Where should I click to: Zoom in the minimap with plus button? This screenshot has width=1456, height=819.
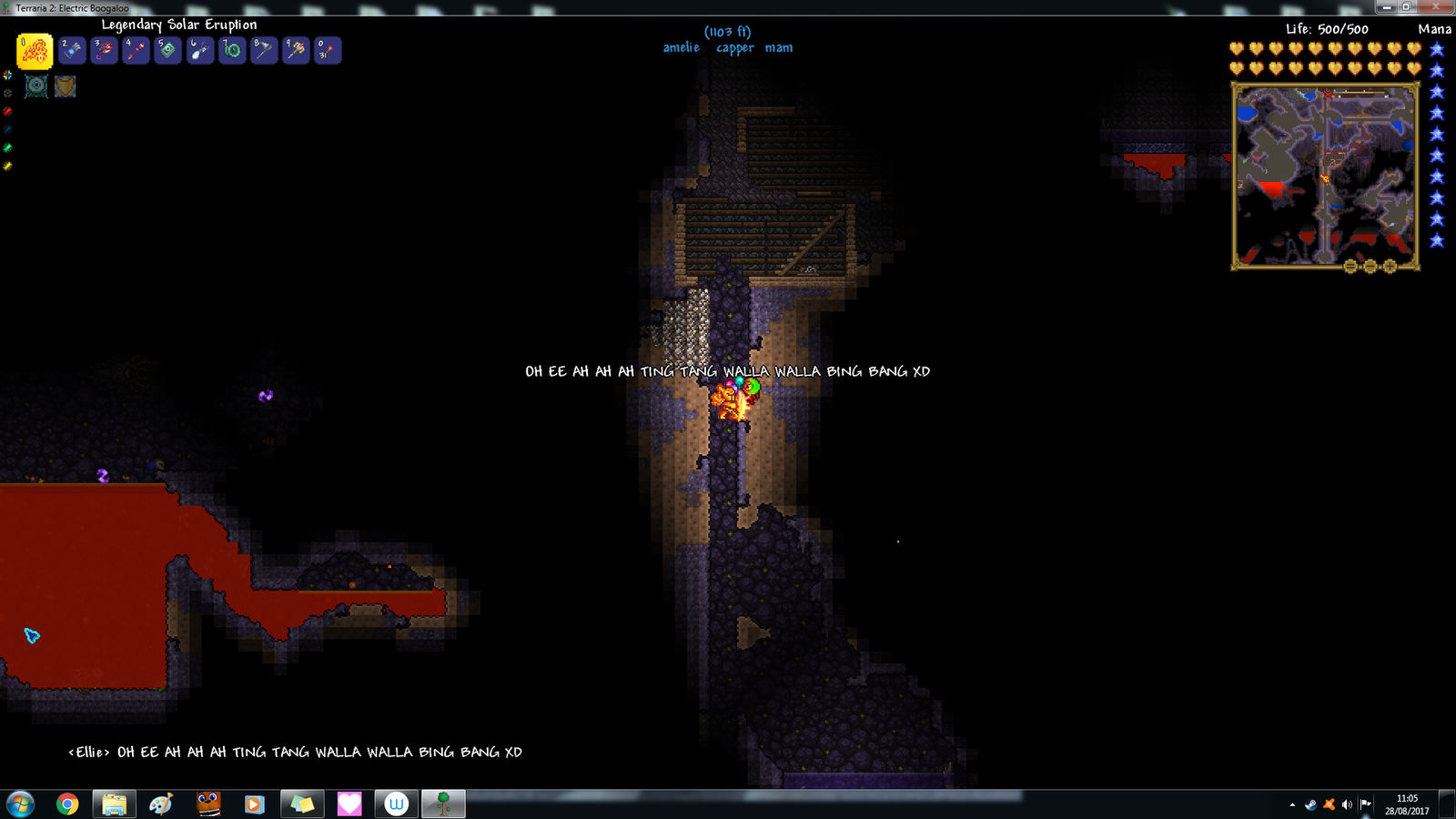(x=1390, y=267)
